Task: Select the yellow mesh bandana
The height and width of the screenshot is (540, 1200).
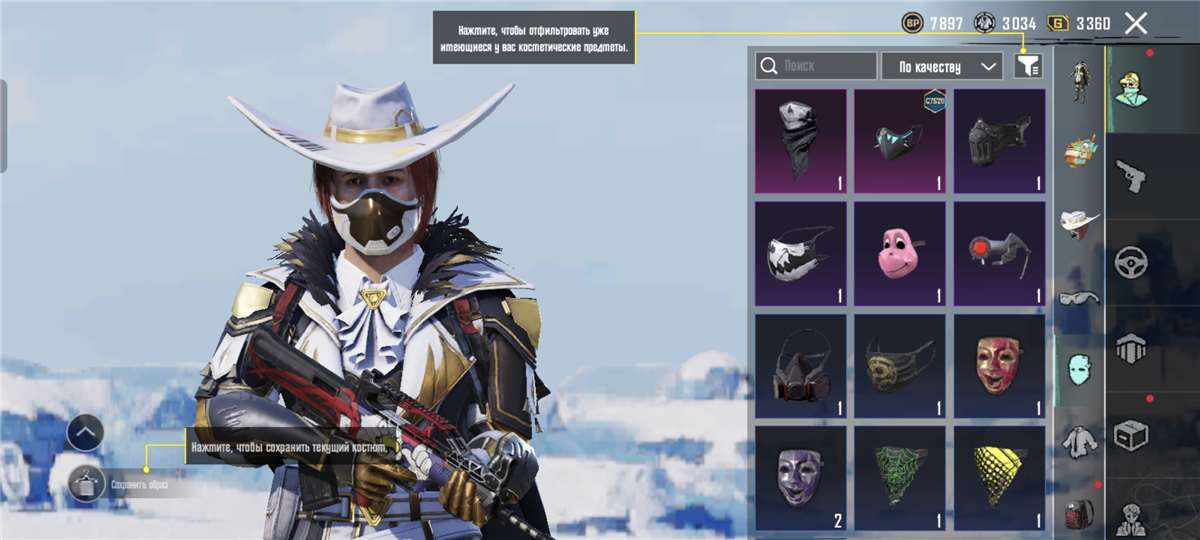Action: pos(998,478)
